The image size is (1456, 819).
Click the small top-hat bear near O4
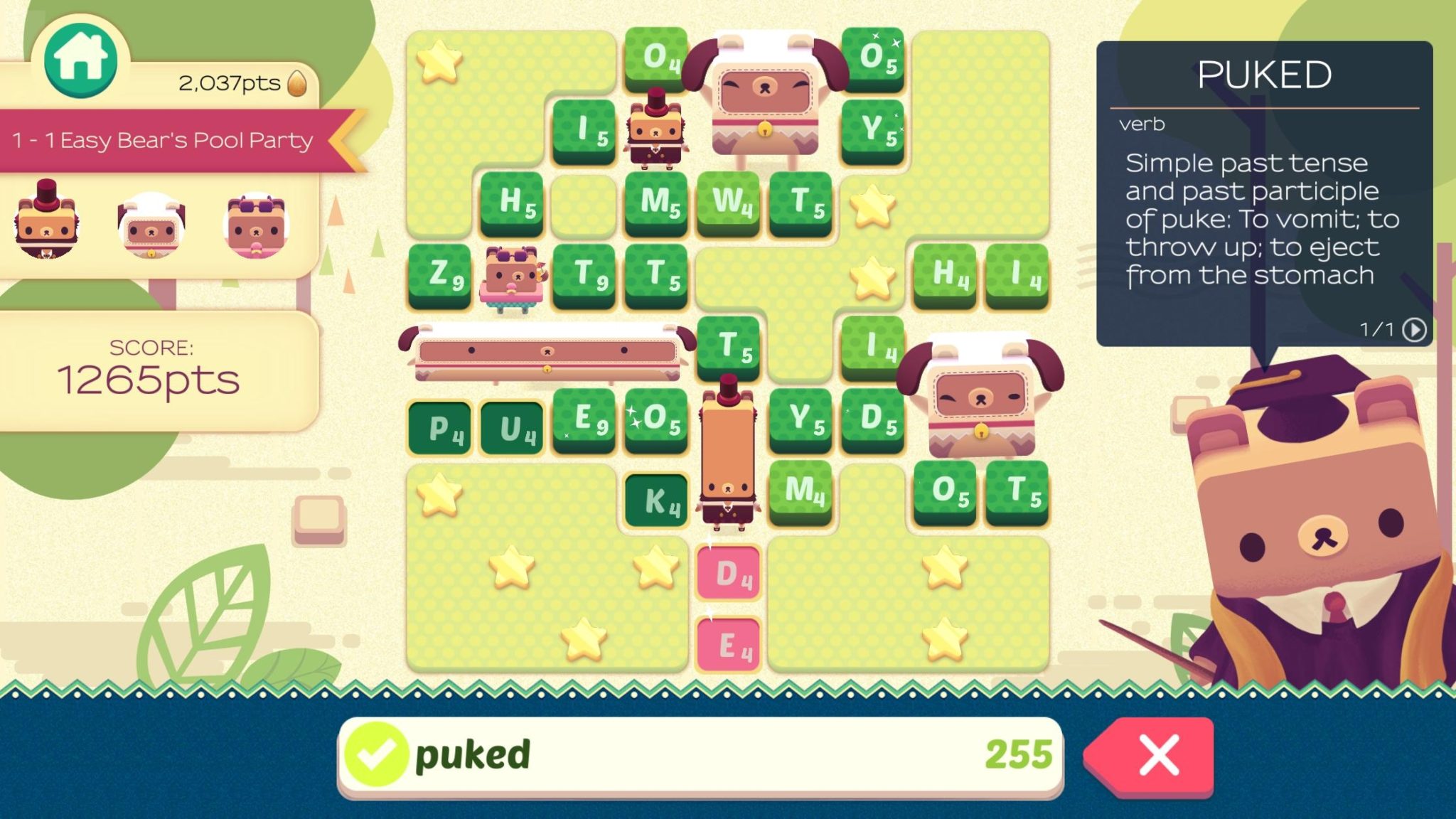(658, 132)
